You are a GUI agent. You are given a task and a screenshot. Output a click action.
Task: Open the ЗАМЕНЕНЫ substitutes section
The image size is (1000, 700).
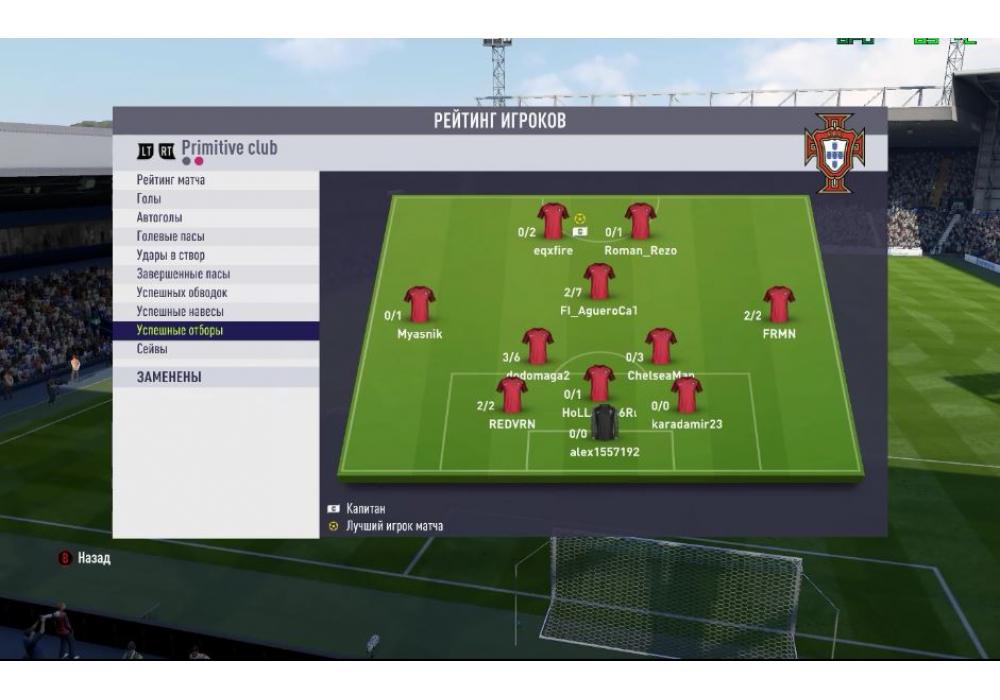[x=169, y=378]
